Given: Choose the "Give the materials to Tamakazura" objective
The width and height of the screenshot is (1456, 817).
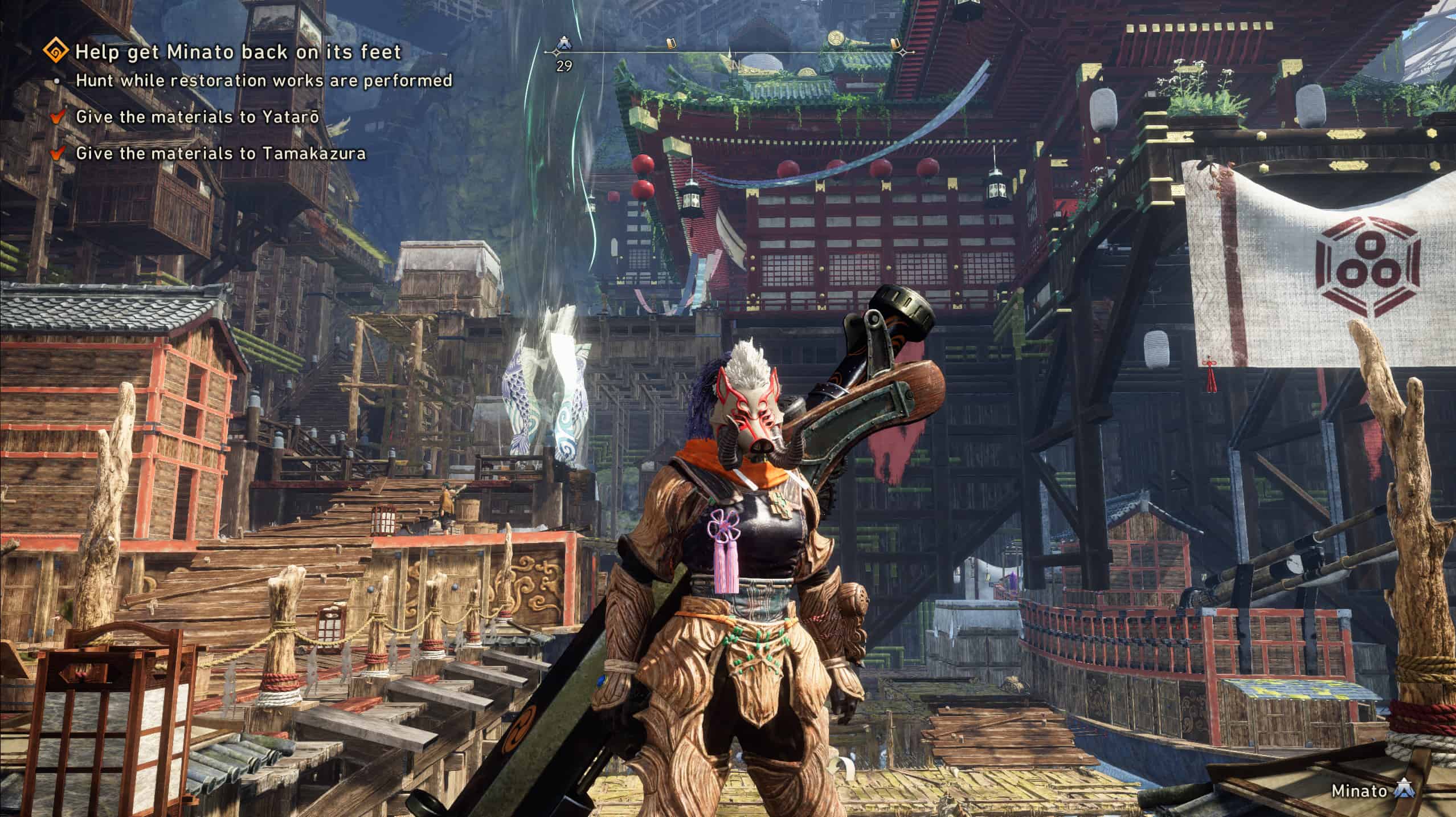Looking at the screenshot, I should point(220,153).
